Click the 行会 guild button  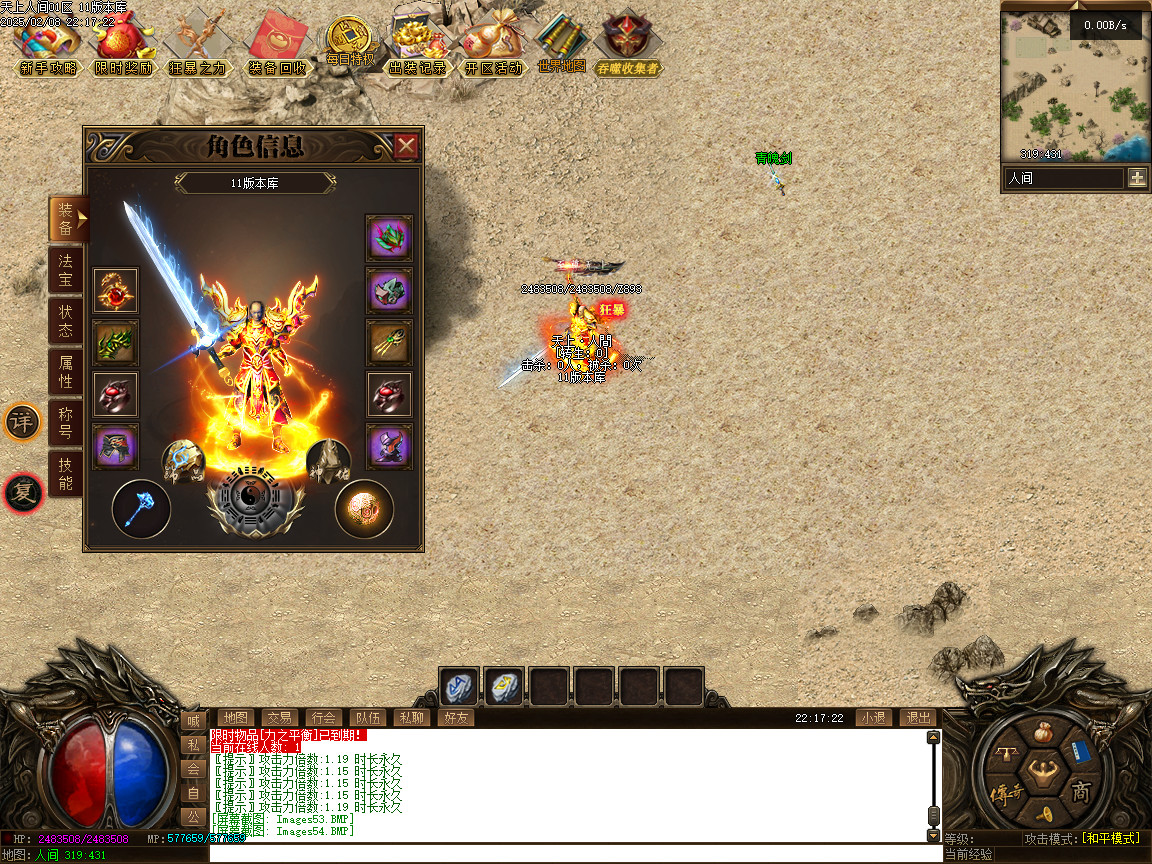tap(323, 717)
